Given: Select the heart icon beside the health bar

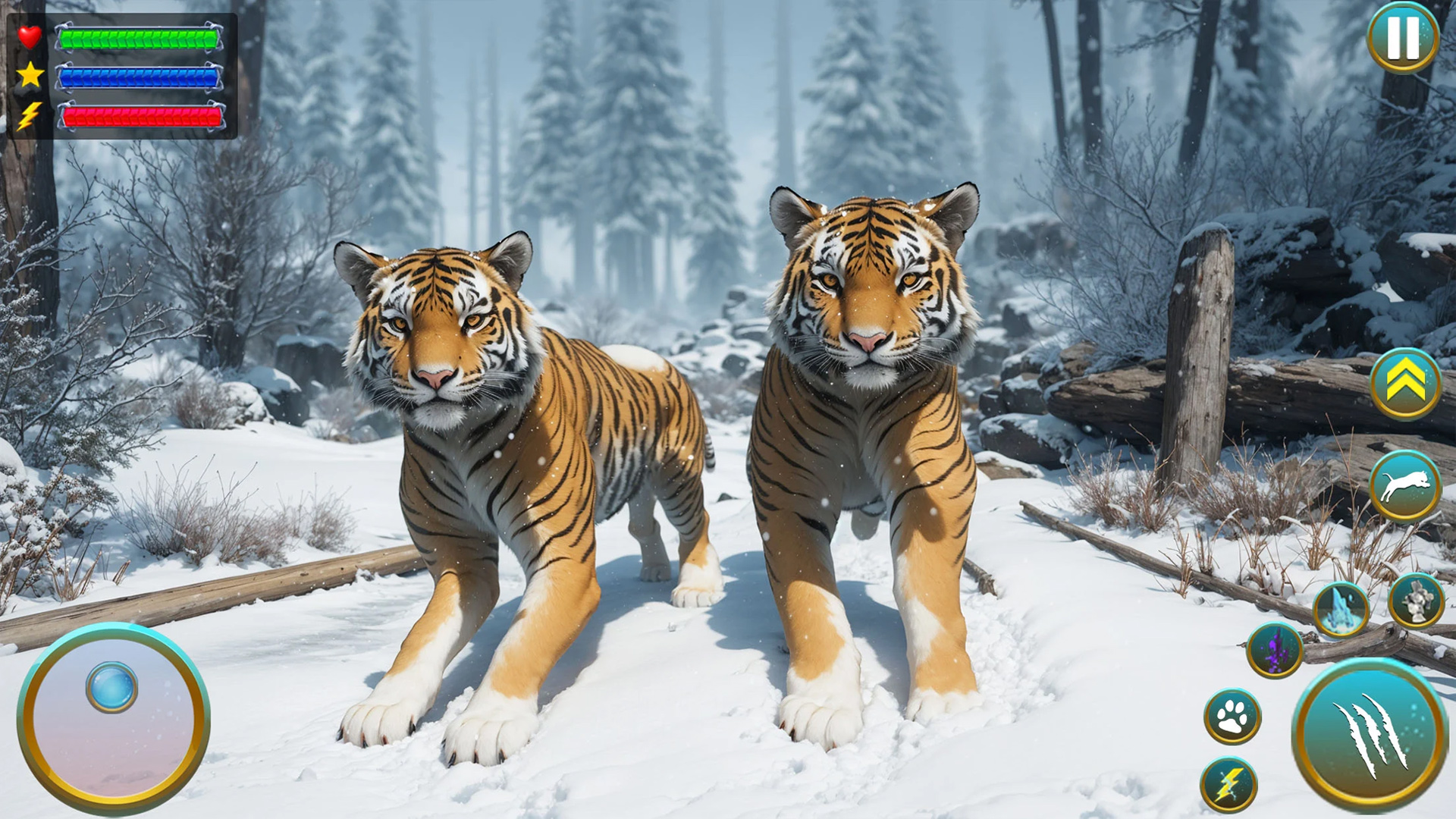Looking at the screenshot, I should [29, 36].
